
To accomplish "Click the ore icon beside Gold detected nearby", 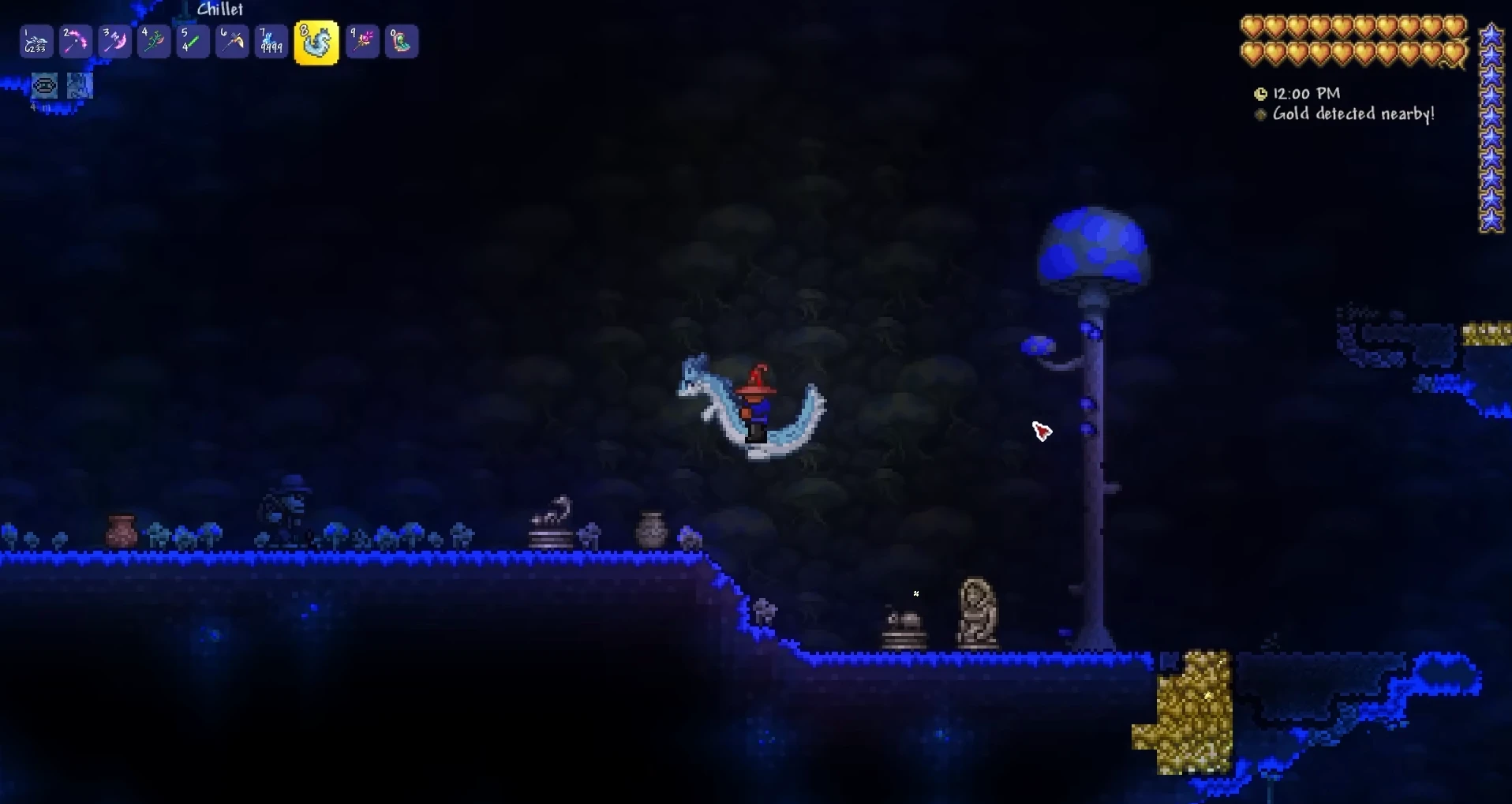I will [1261, 114].
